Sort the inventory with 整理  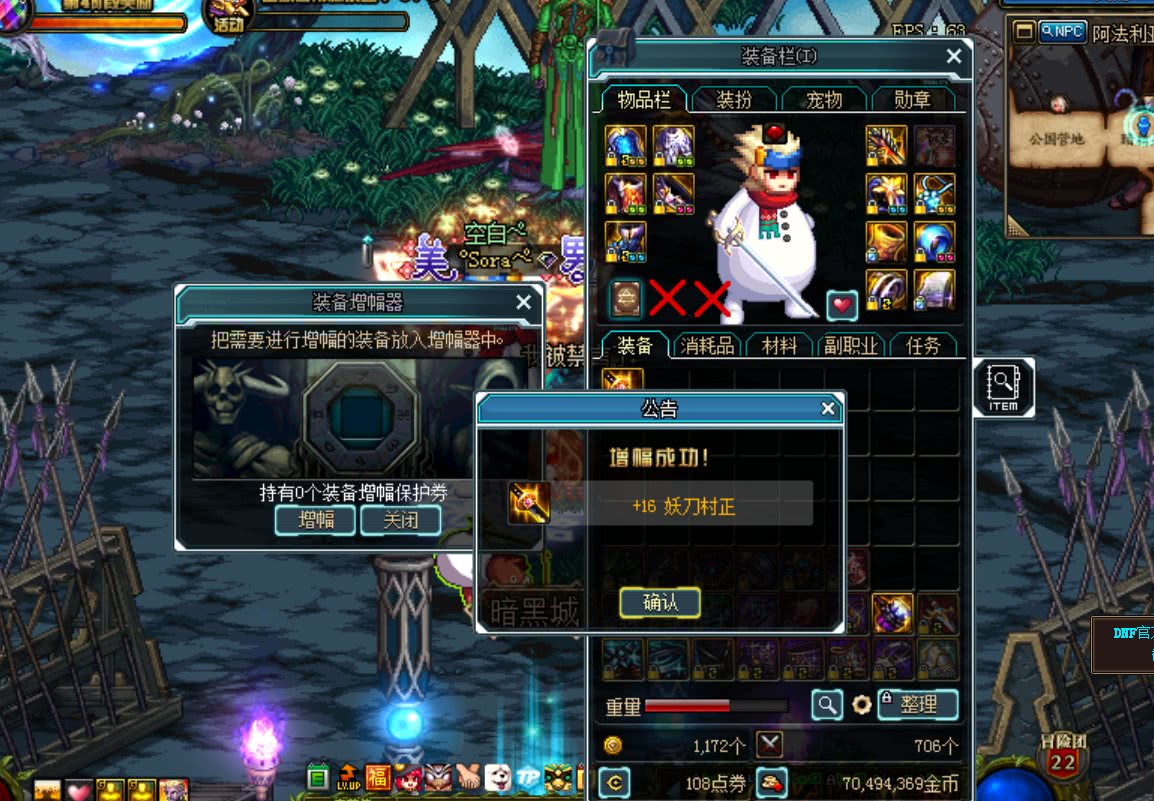(x=918, y=704)
